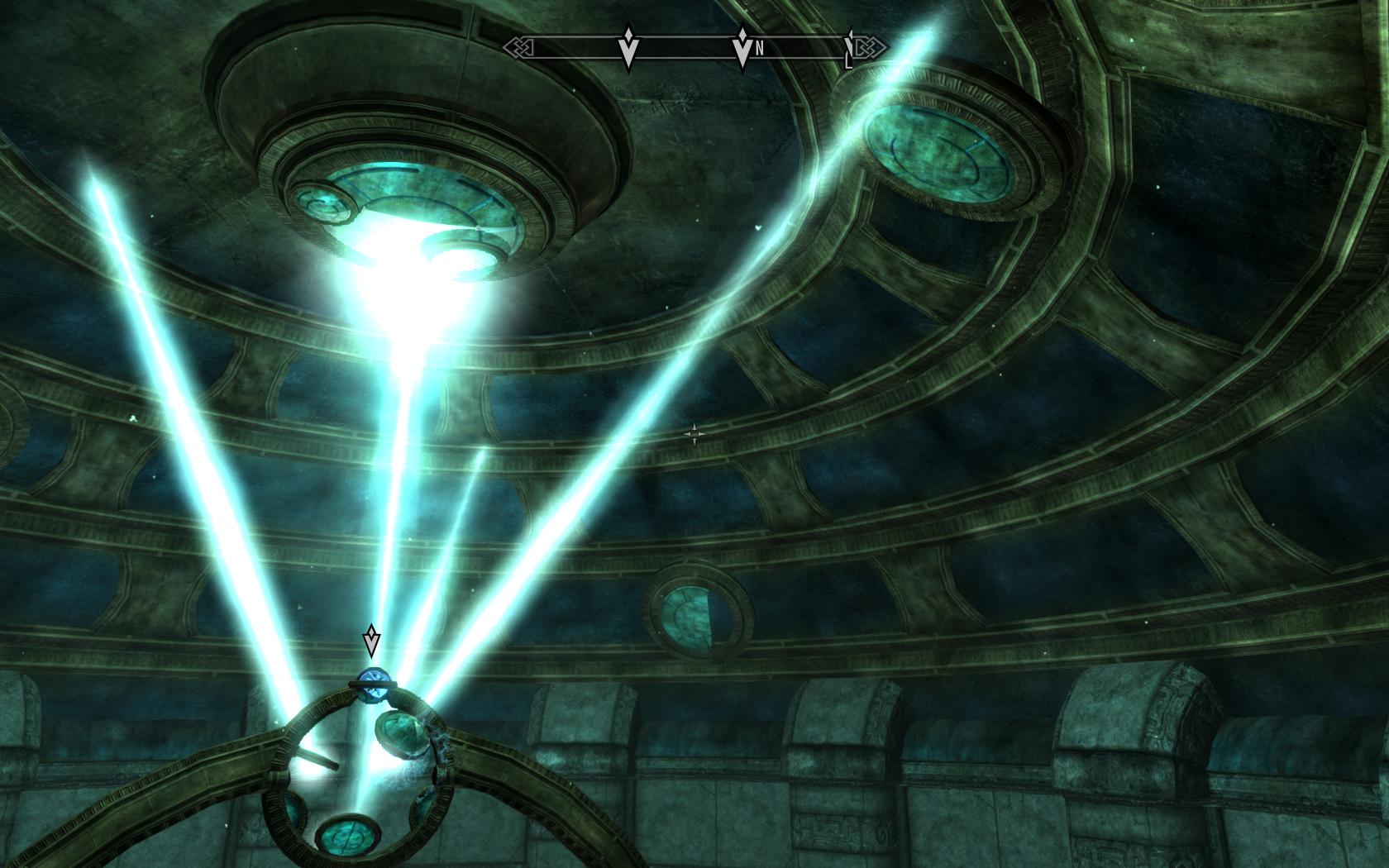The image size is (1389, 868).
Task: Click the floating quest marker above the orb
Action: (372, 641)
